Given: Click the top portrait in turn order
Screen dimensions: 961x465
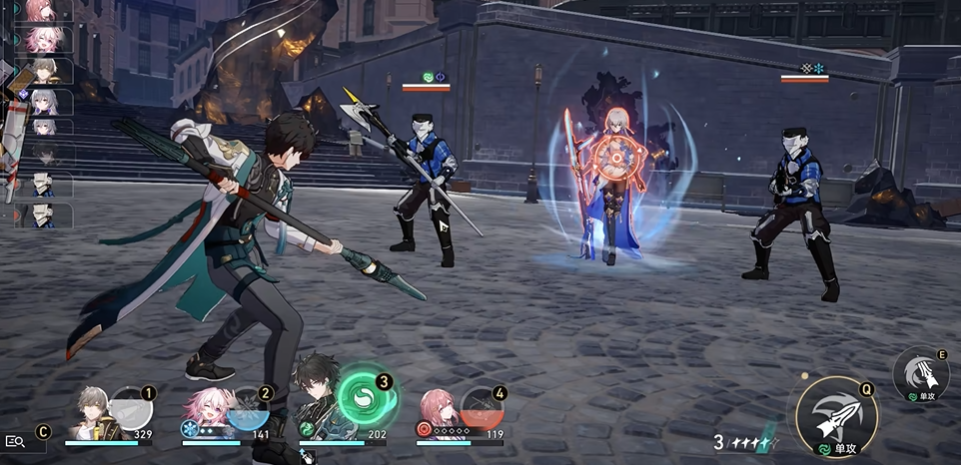Looking at the screenshot, I should [x=42, y=10].
